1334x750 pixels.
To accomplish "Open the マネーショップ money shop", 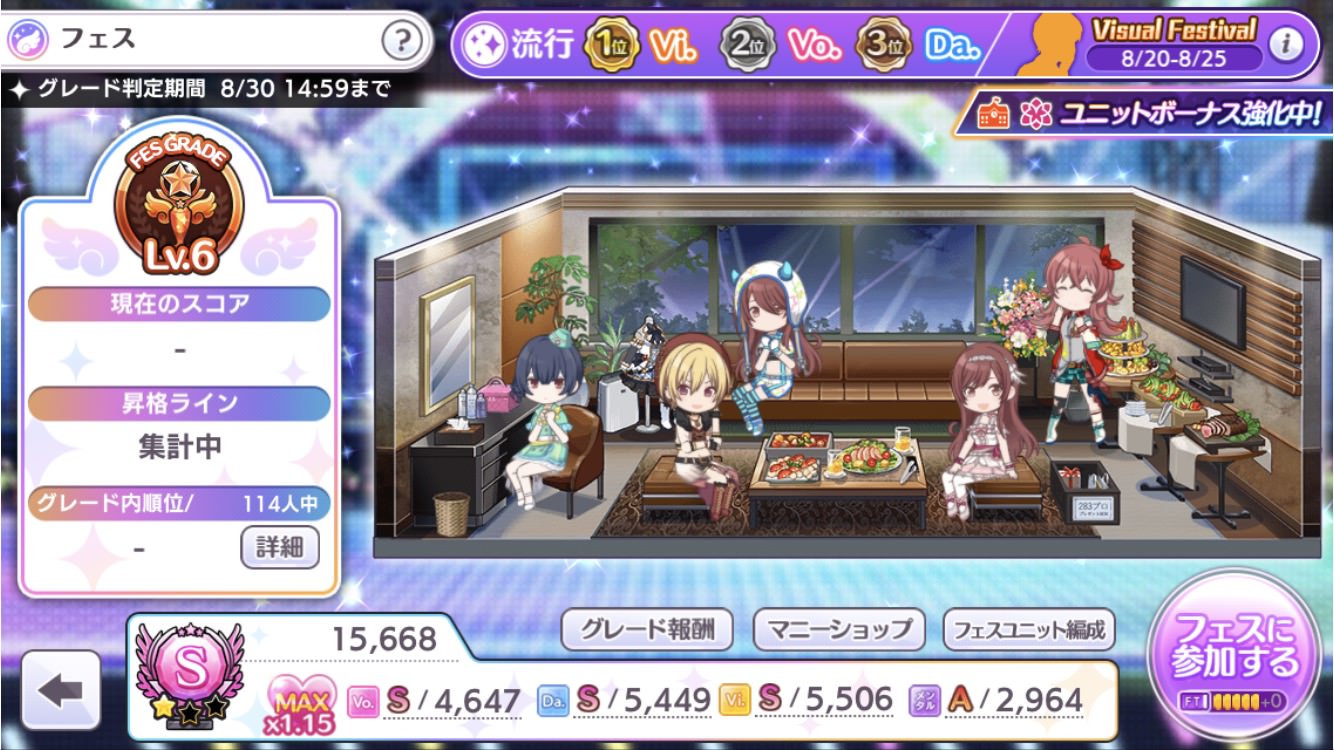I will [838, 629].
